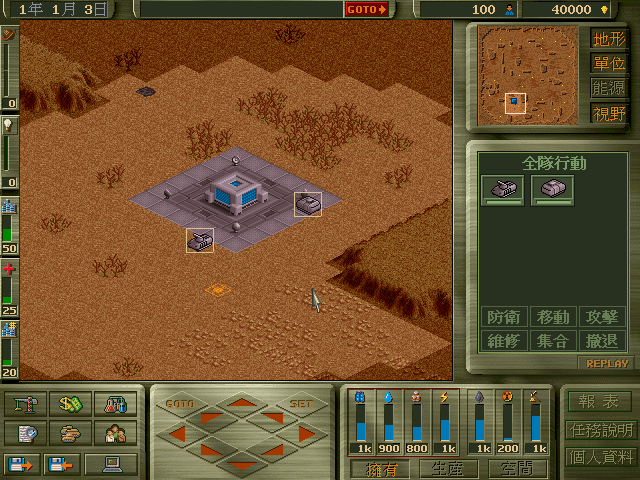Open the 任務說明 mission briefing
Screen dimensions: 640x480
tap(599, 430)
